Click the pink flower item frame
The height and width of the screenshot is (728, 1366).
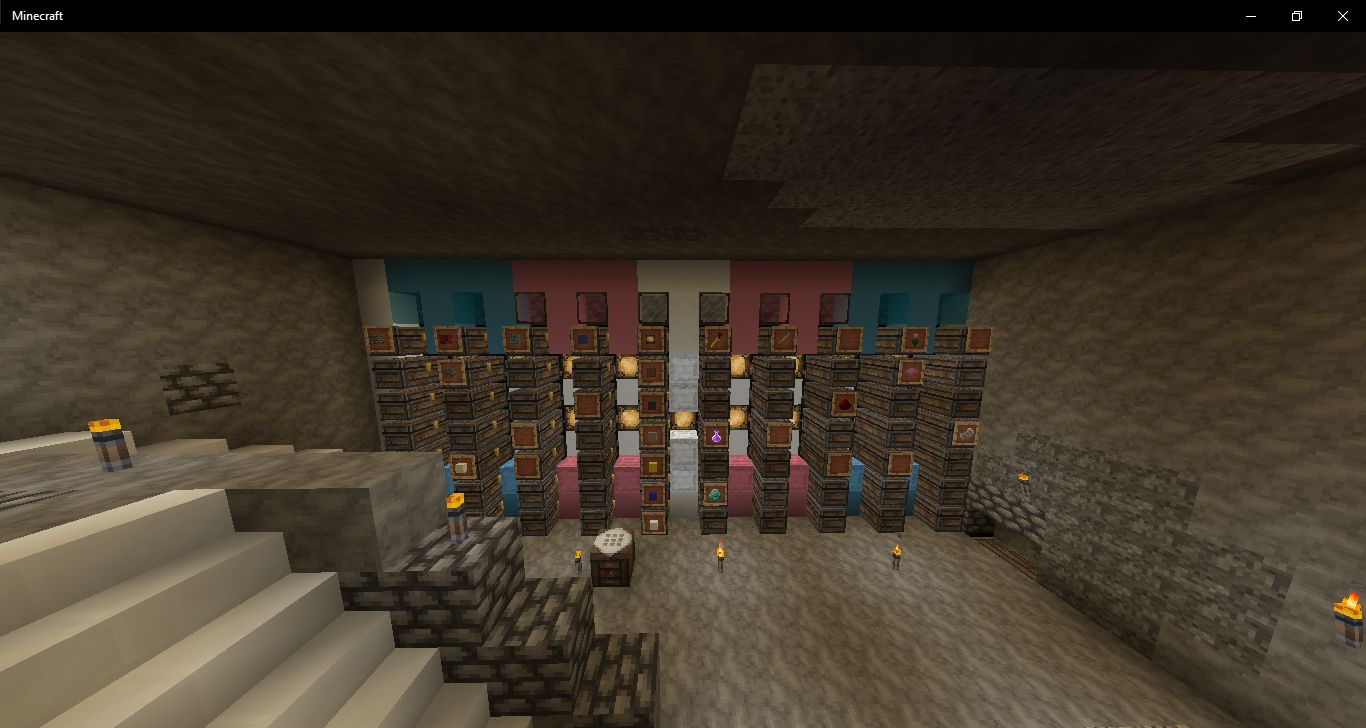click(x=915, y=337)
